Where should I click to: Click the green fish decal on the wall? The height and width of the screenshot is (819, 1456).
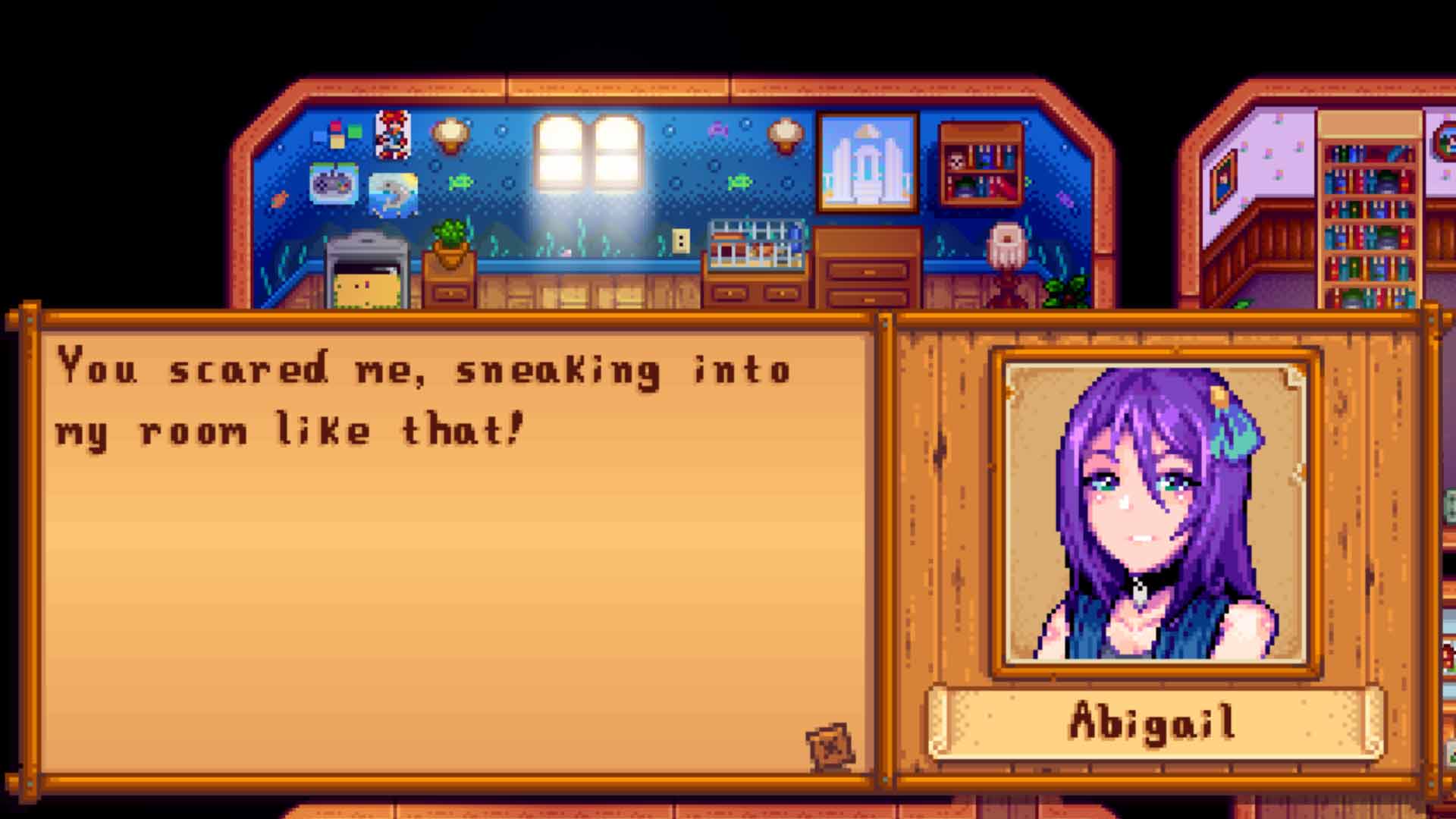pos(461,183)
